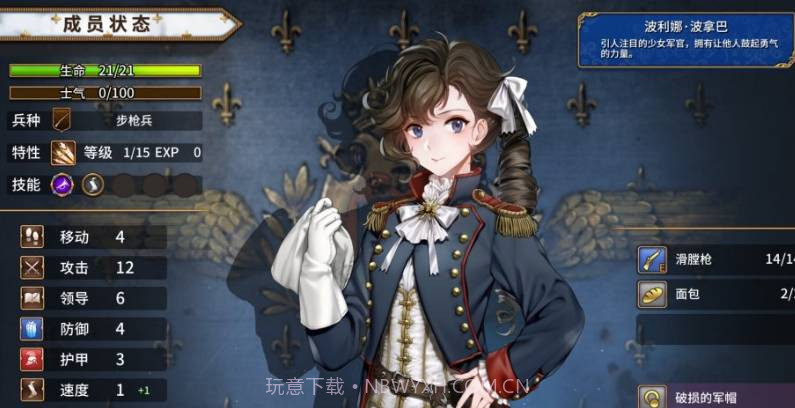Click the attack (攻击) crossed swords icon
Screen dimensions: 795x408
pos(32,268)
